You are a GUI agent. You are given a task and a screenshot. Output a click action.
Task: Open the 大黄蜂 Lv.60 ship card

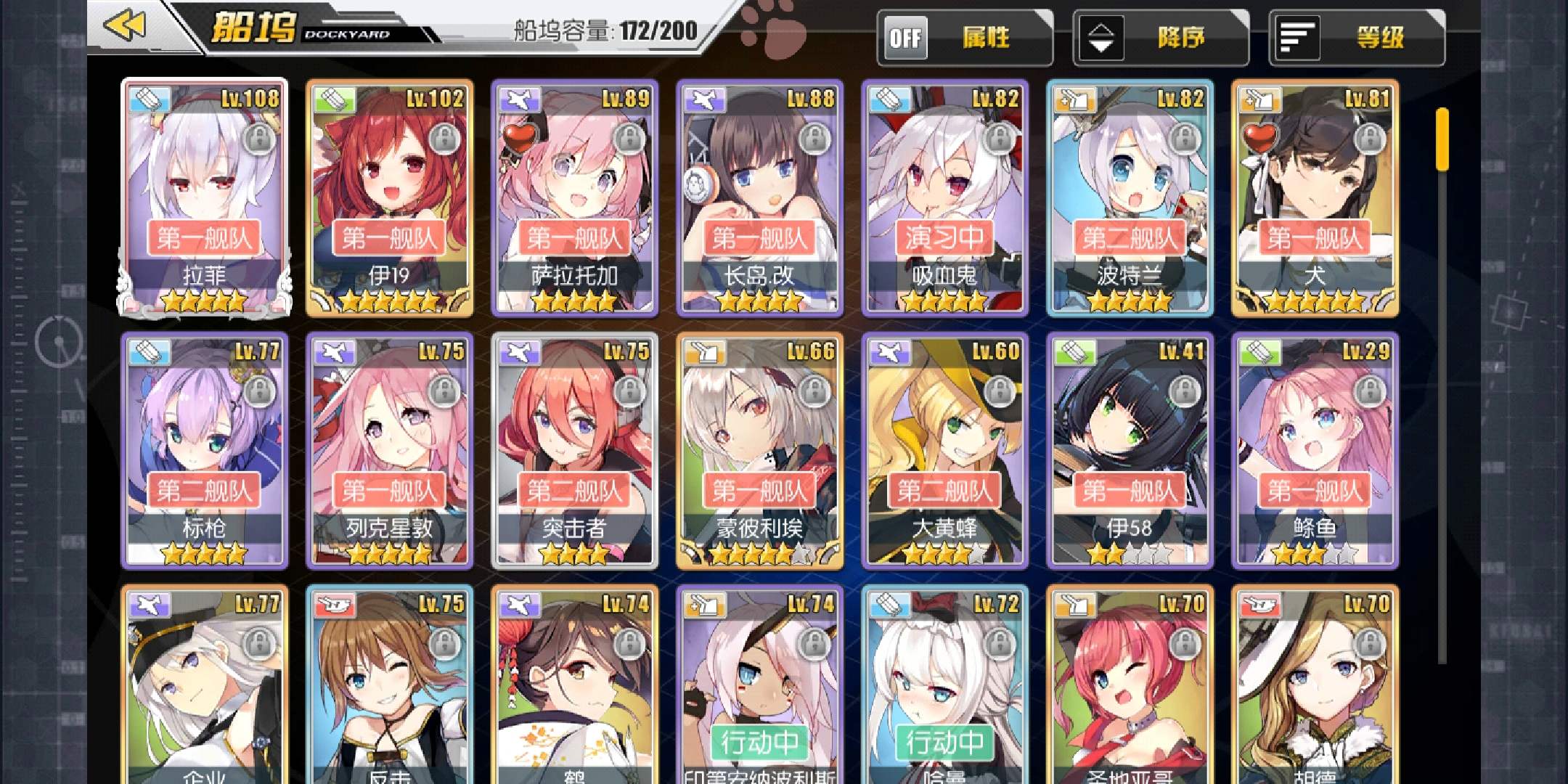[945, 450]
